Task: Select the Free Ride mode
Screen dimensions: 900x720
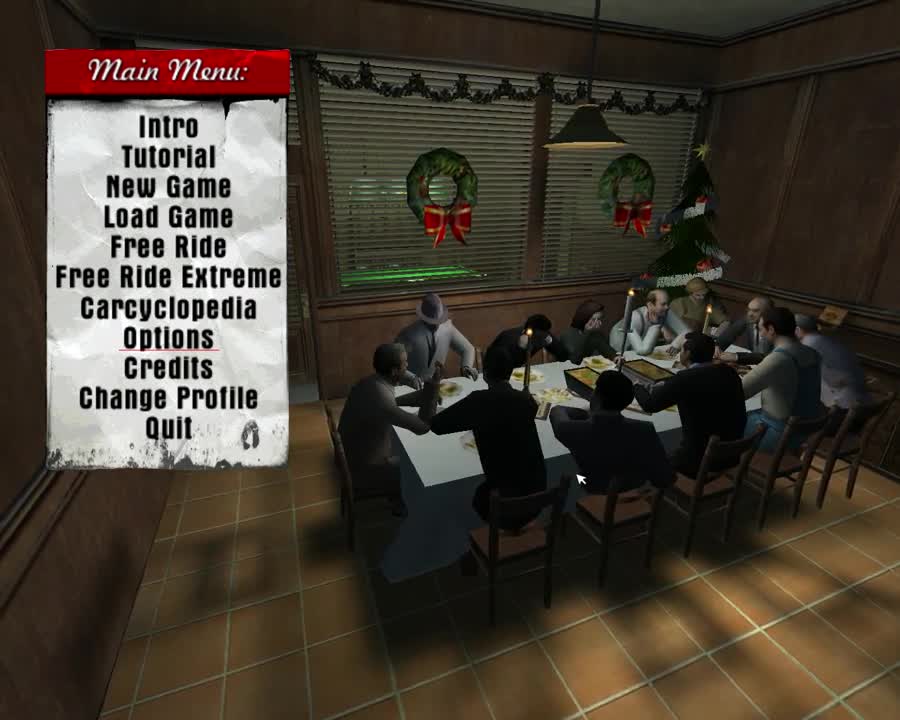Action: tap(168, 247)
